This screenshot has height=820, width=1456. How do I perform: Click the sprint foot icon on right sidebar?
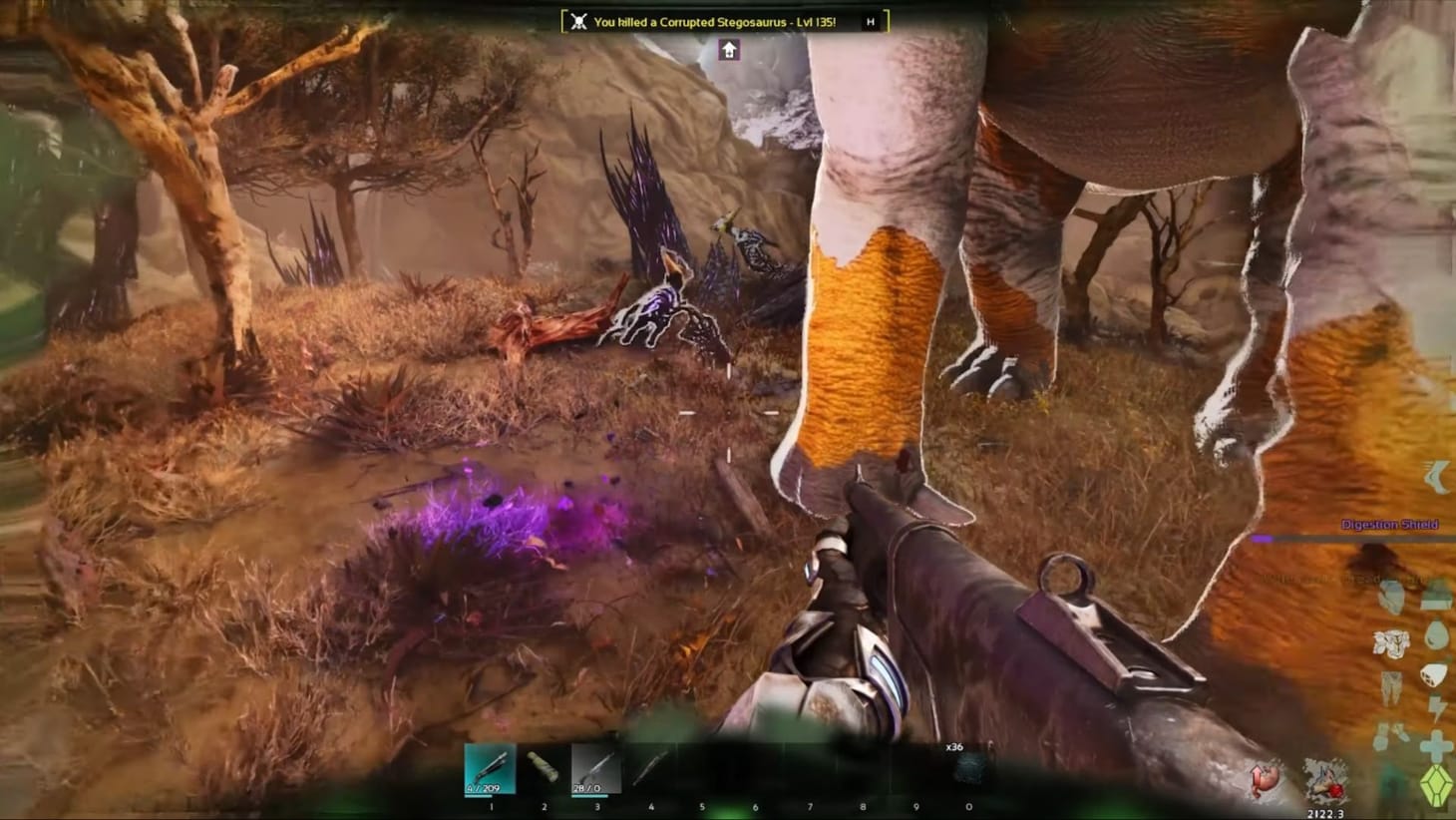(x=1436, y=476)
